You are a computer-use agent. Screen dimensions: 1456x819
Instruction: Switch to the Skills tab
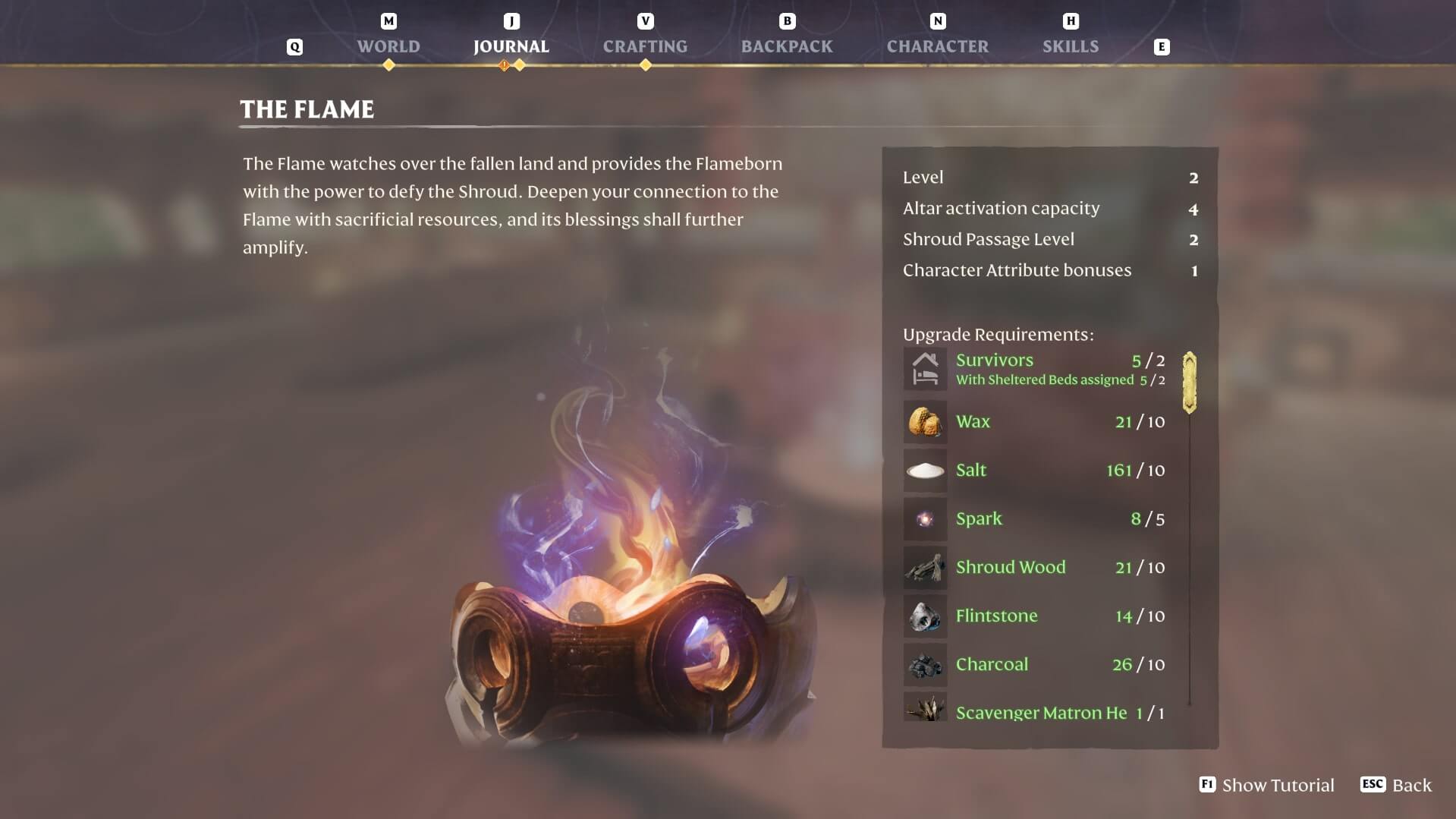pyautogui.click(x=1070, y=46)
